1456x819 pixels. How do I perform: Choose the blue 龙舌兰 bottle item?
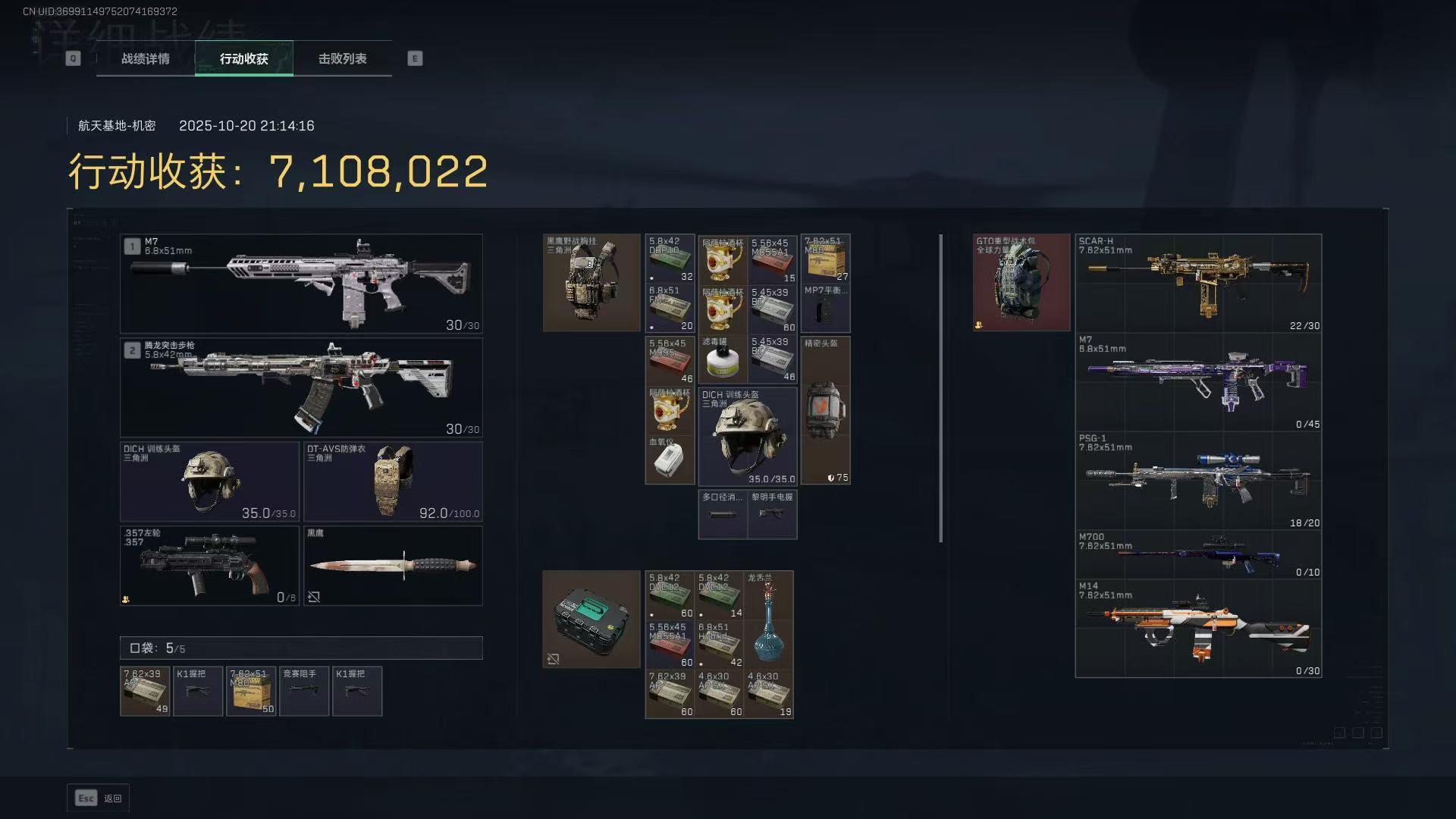click(768, 619)
